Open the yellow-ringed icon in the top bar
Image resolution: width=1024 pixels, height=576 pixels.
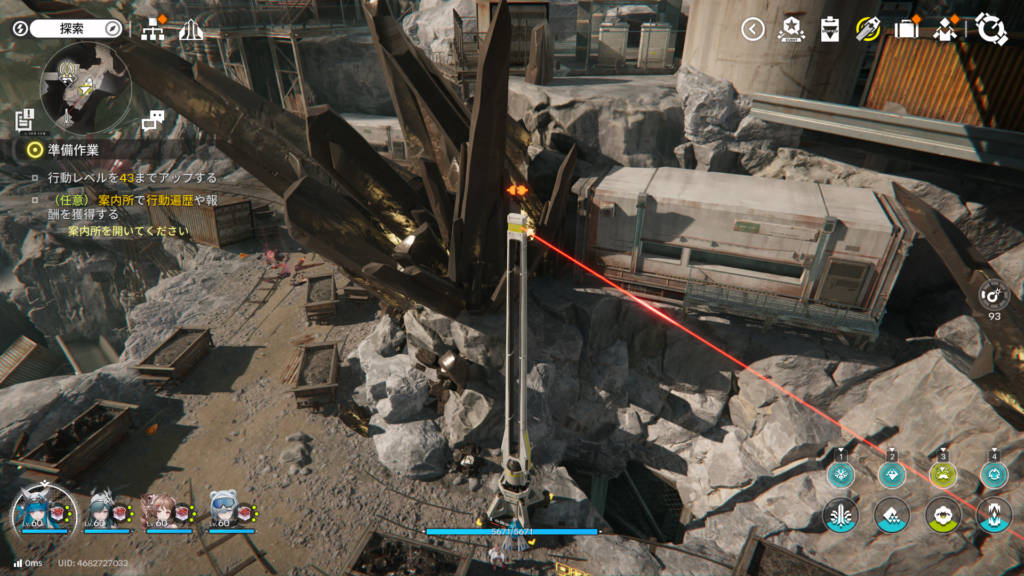tap(867, 28)
